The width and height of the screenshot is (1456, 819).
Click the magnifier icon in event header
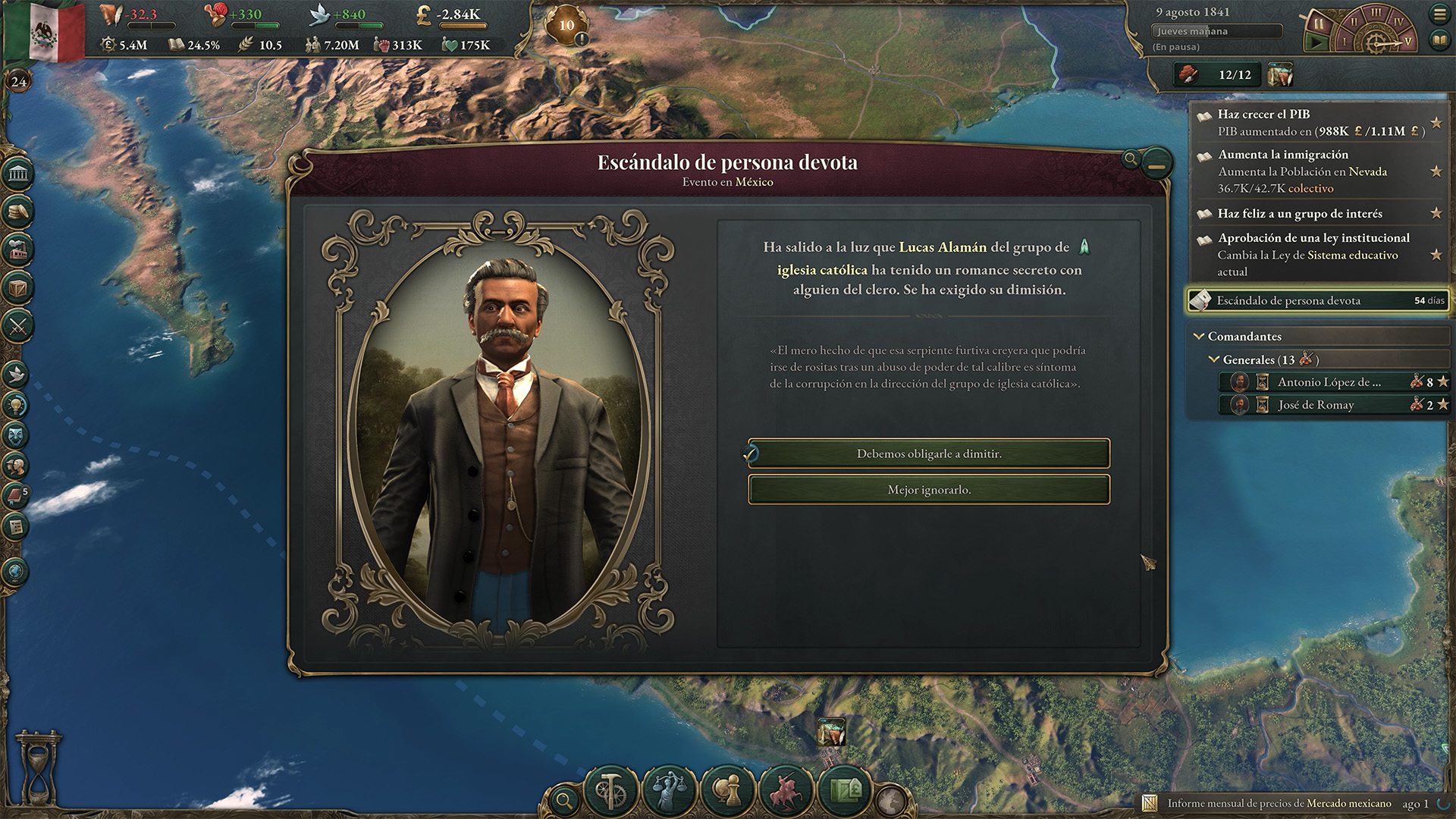pos(1130,158)
